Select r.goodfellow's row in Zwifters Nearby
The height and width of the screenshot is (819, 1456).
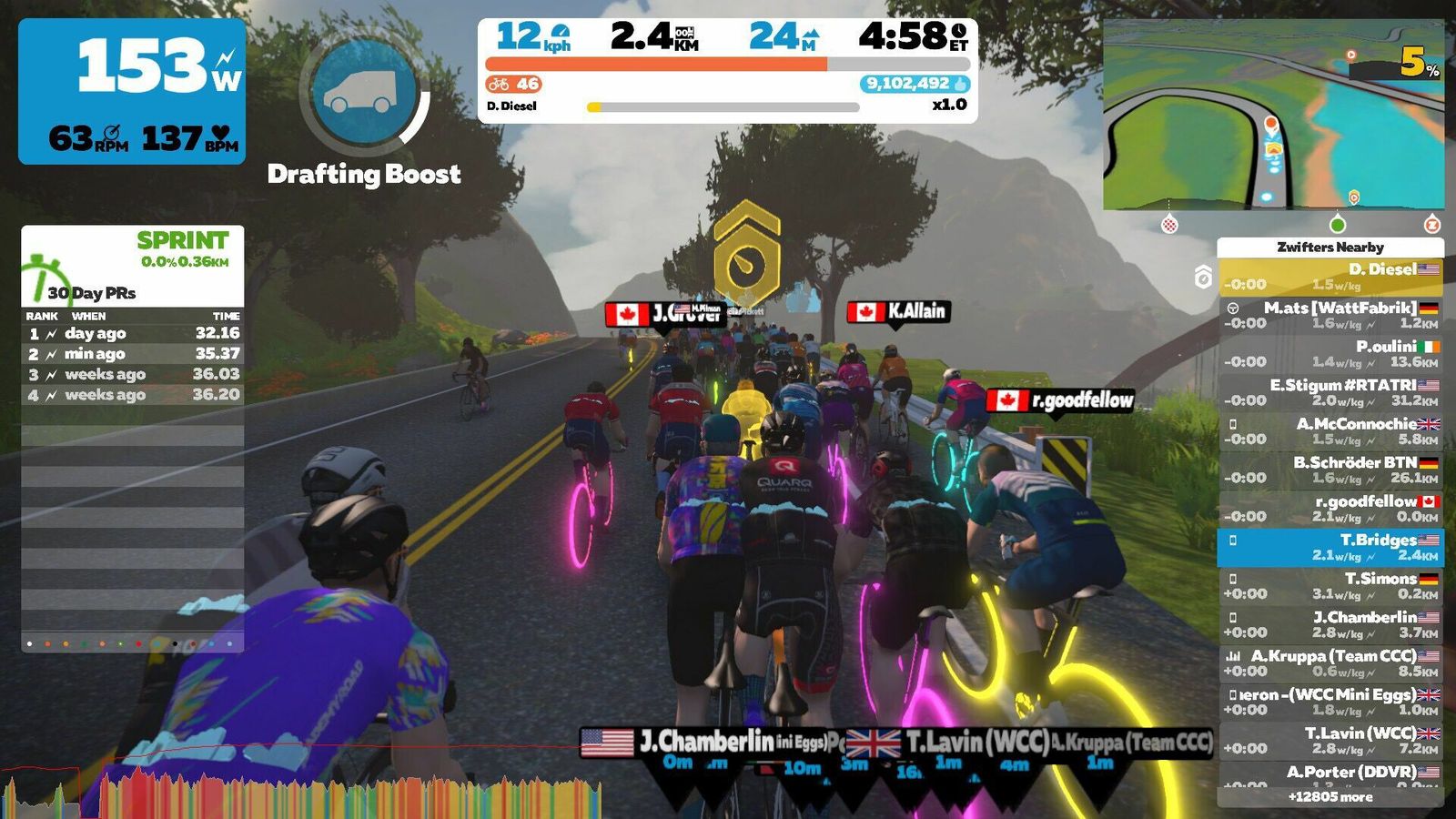[1330, 509]
